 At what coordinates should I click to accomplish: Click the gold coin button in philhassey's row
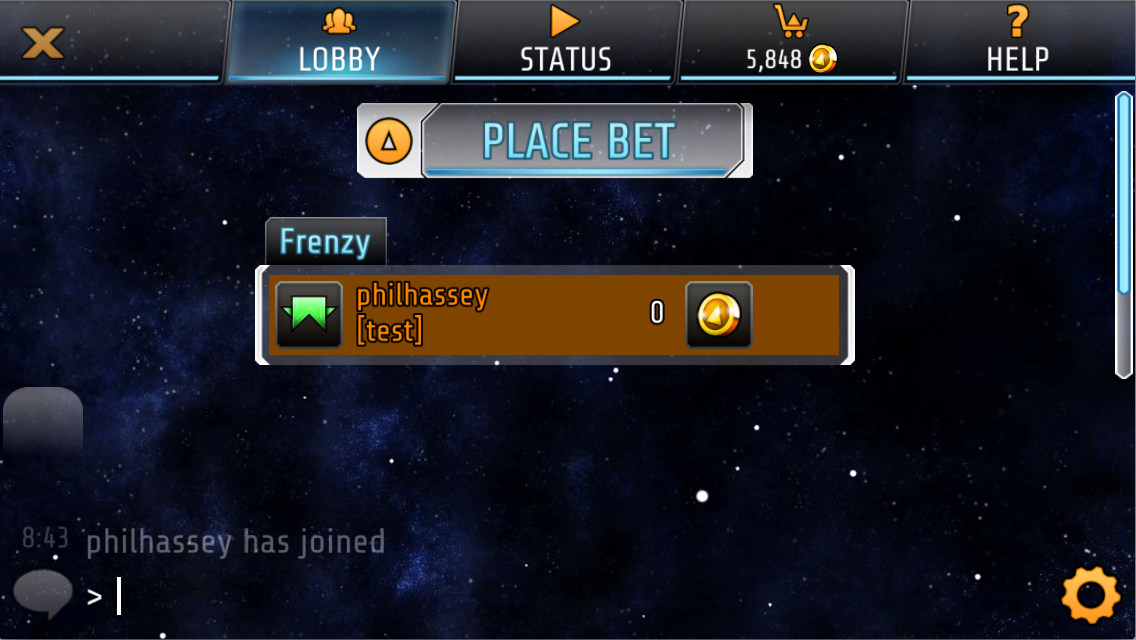718,315
